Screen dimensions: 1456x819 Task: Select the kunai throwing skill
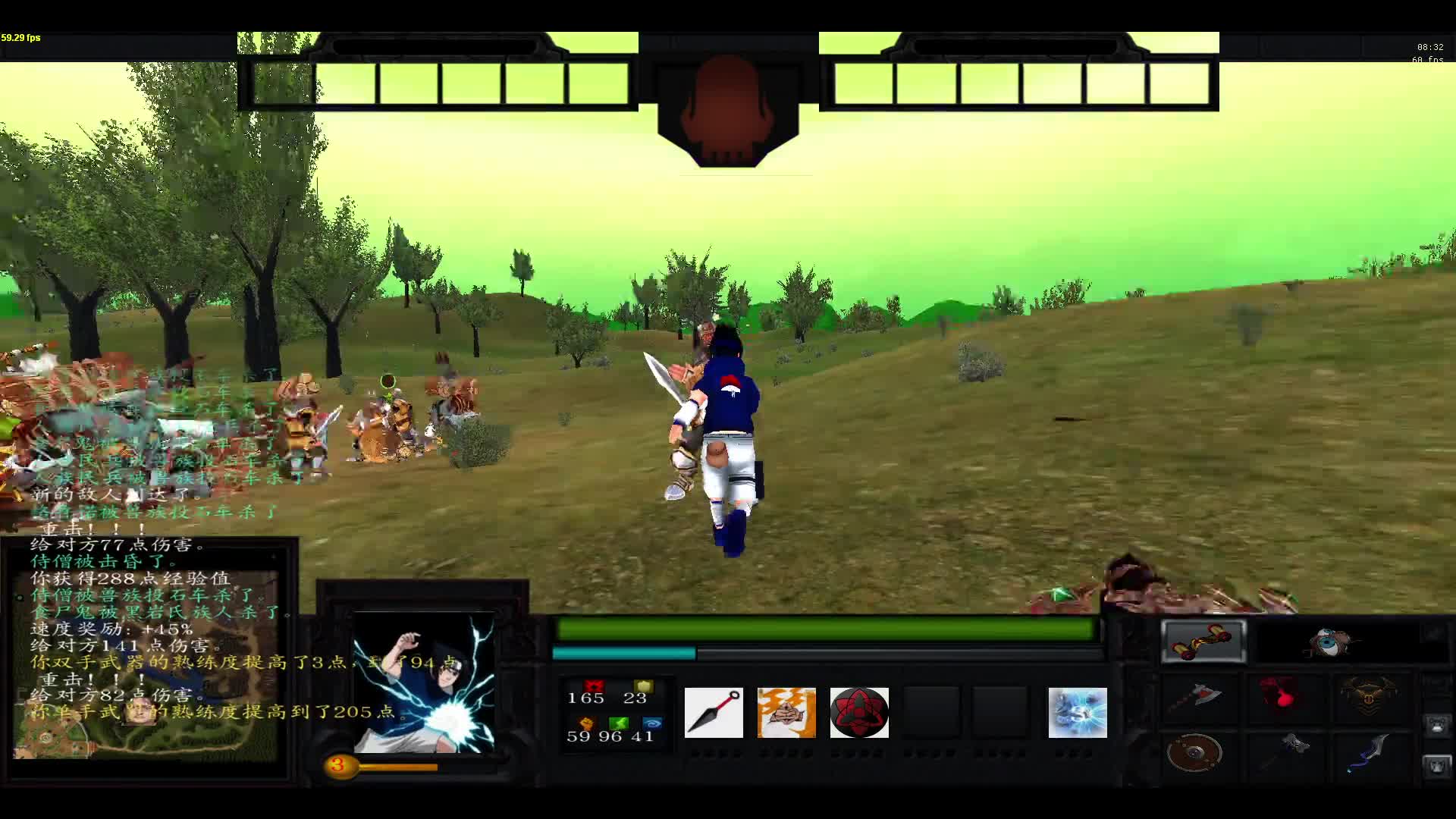coord(714,713)
